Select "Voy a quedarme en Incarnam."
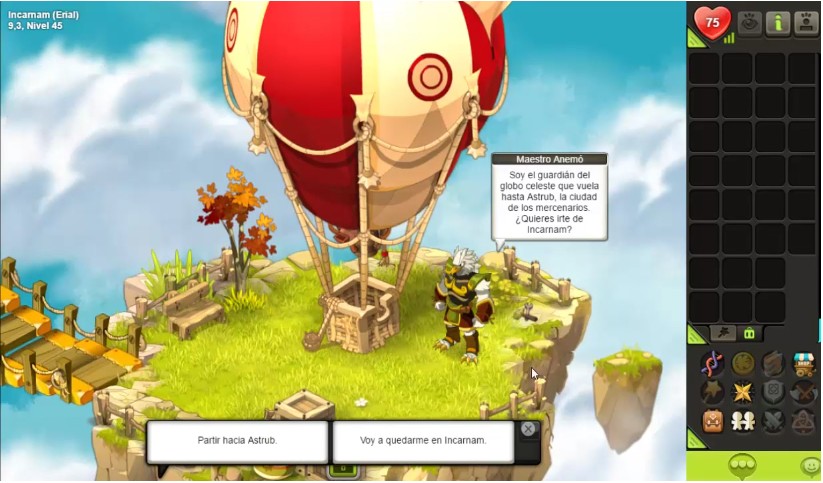 click(x=422, y=441)
